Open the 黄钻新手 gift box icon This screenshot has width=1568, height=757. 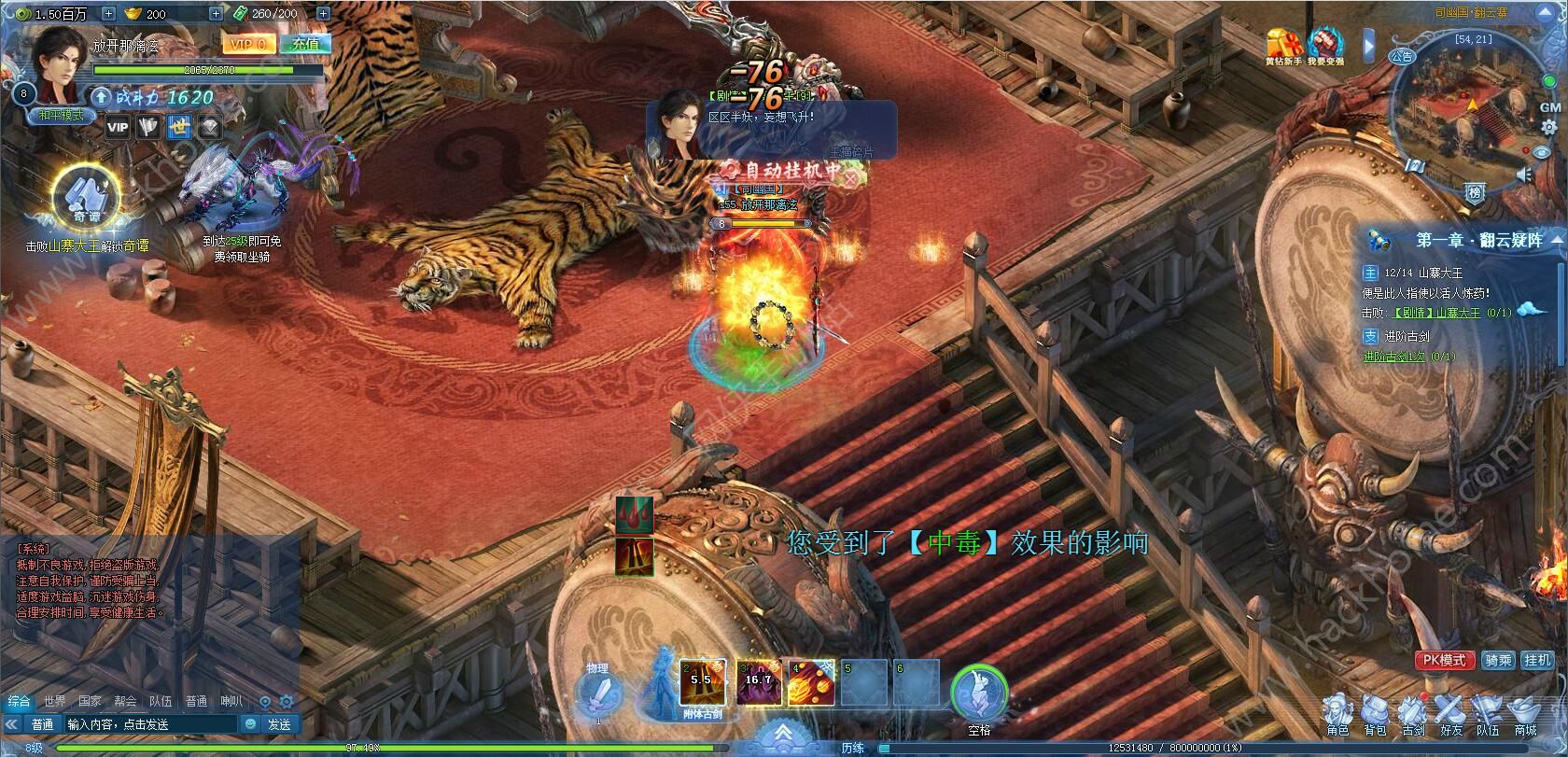(x=1283, y=45)
